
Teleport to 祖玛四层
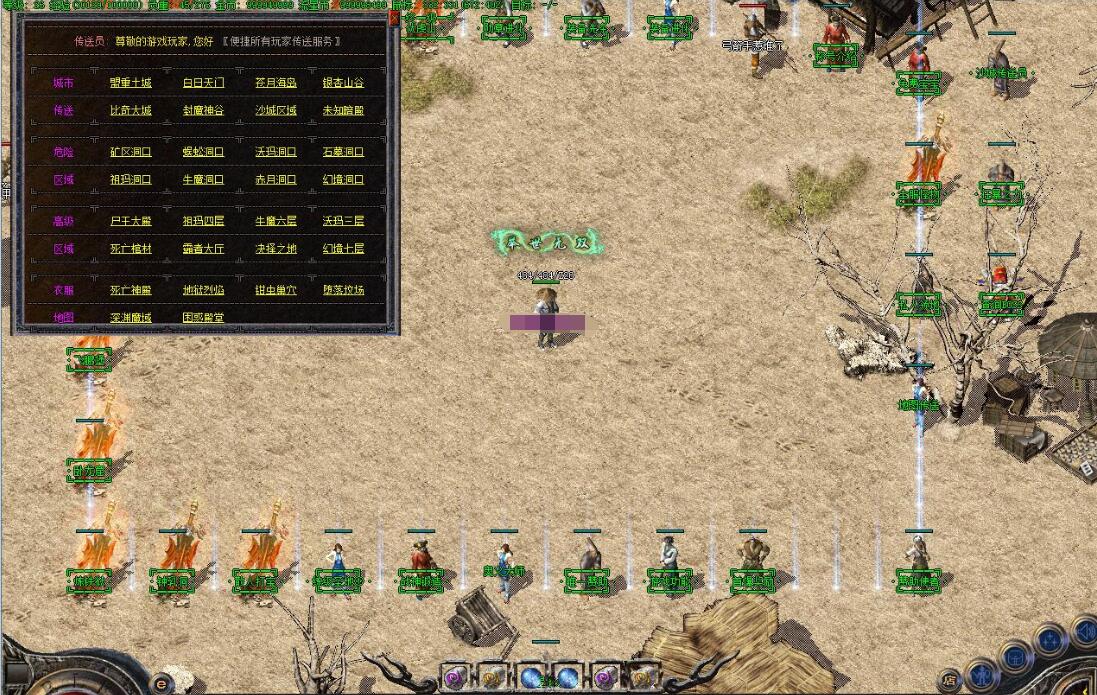click(x=203, y=221)
